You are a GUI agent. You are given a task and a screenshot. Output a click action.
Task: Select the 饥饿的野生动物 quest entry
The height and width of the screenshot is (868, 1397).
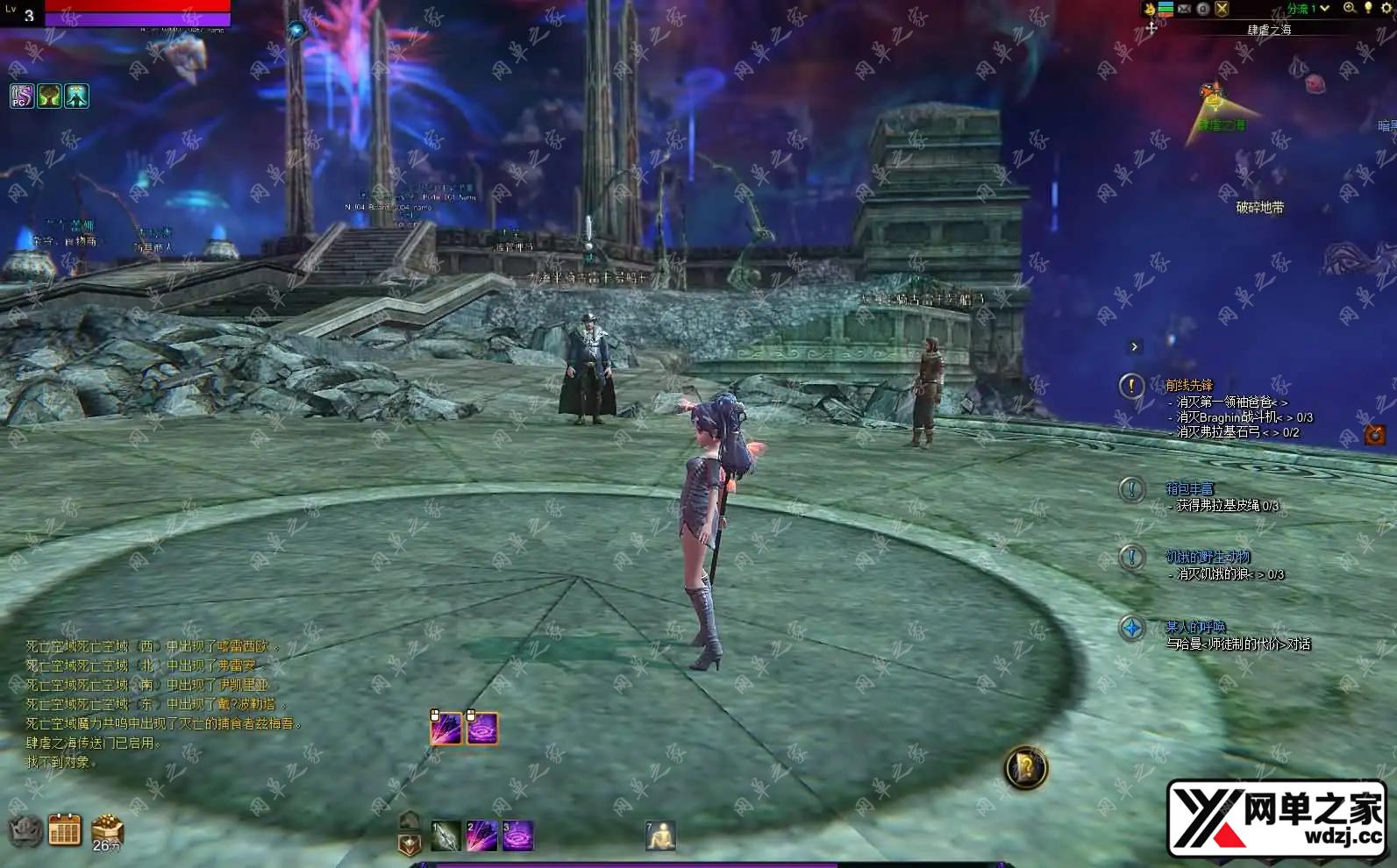pos(1208,557)
